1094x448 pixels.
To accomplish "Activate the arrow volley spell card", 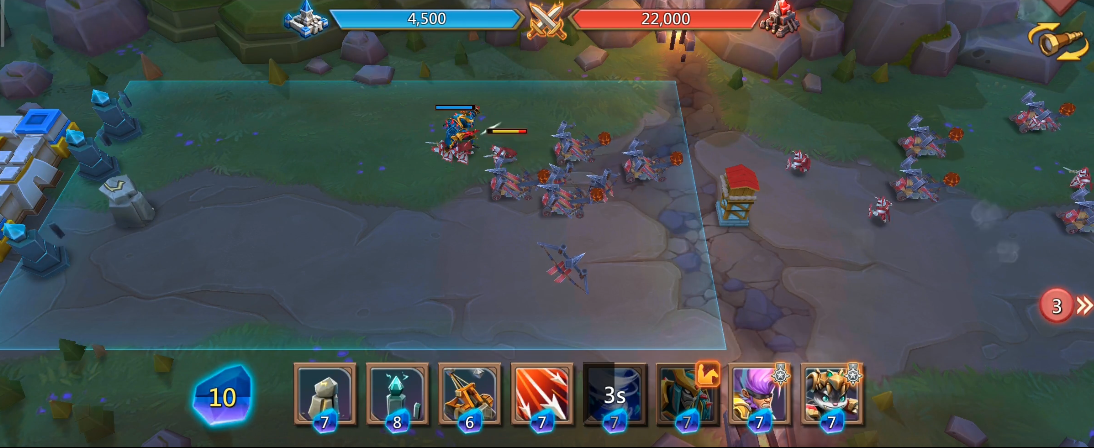I will coord(542,394).
